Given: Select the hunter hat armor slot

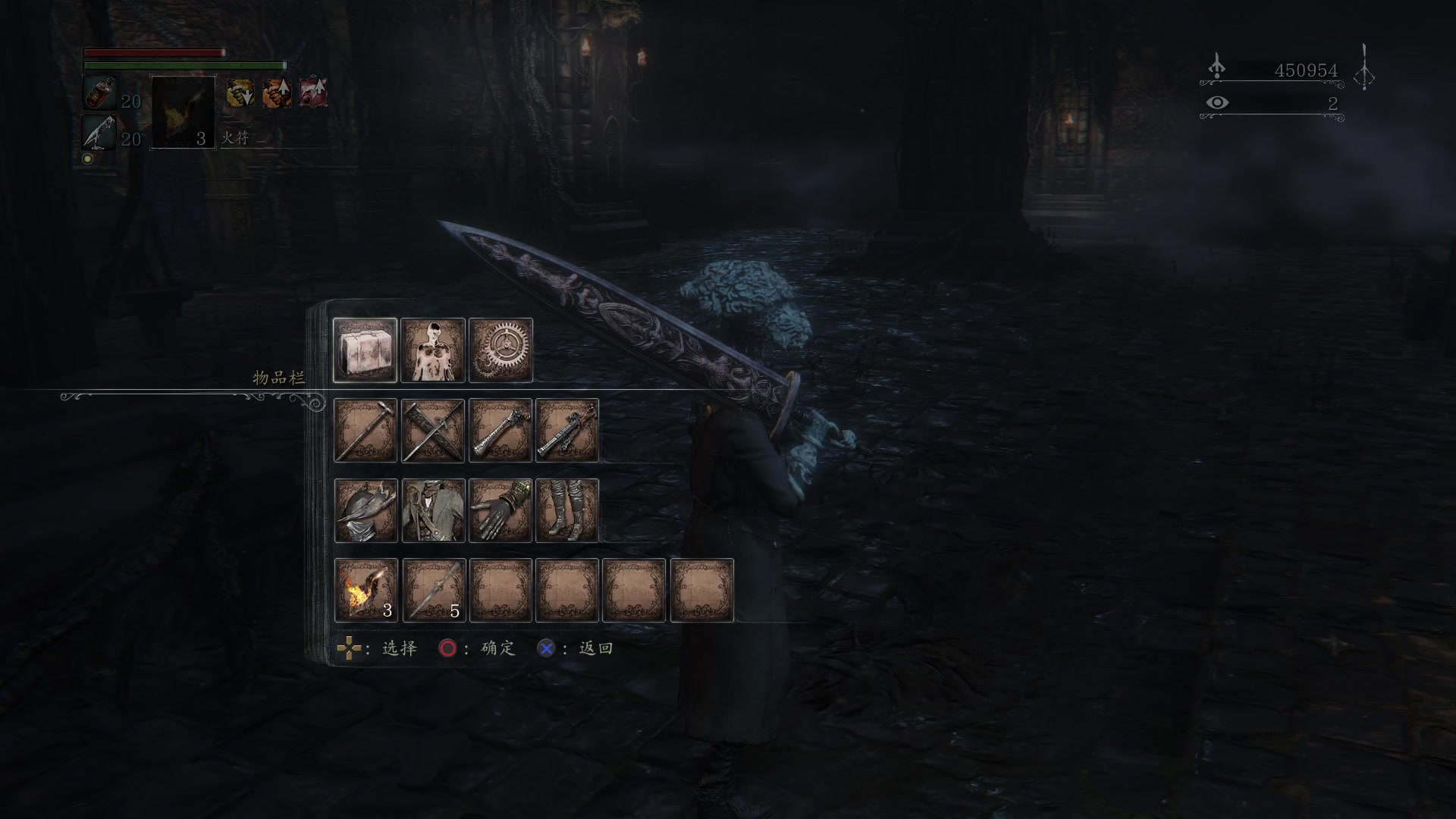Looking at the screenshot, I should [365, 510].
